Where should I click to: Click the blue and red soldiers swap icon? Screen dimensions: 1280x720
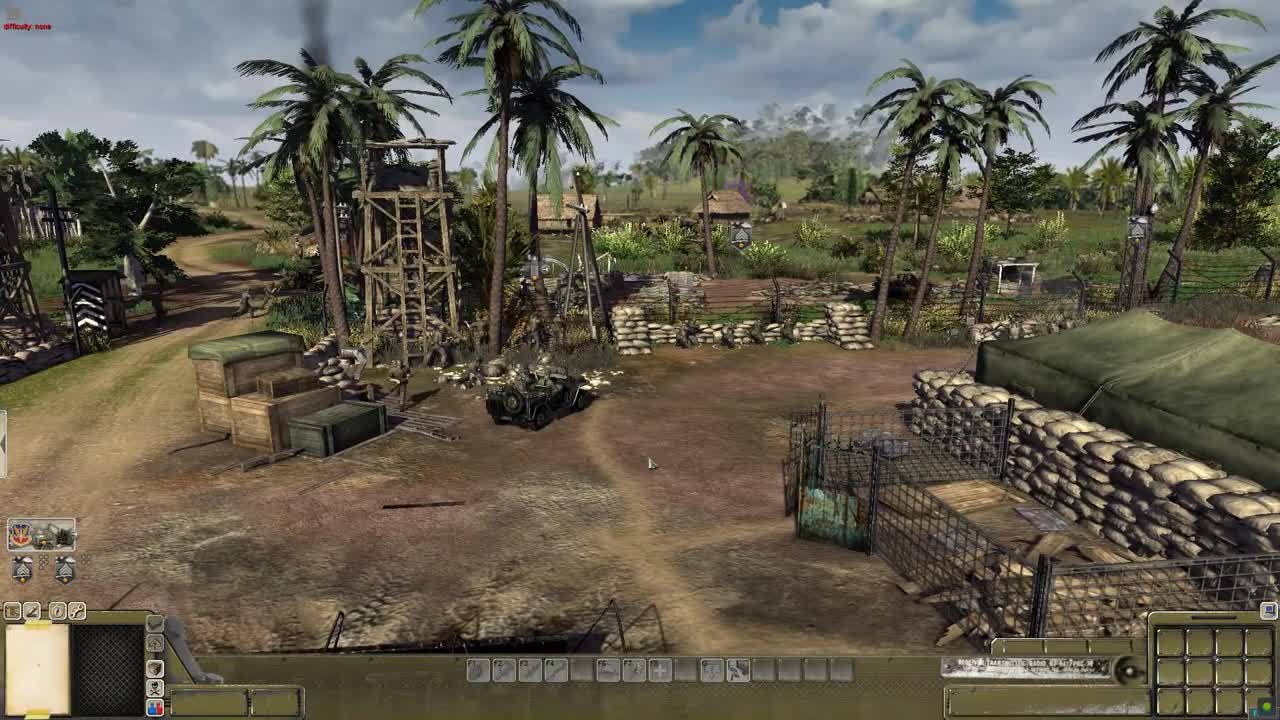(x=155, y=706)
